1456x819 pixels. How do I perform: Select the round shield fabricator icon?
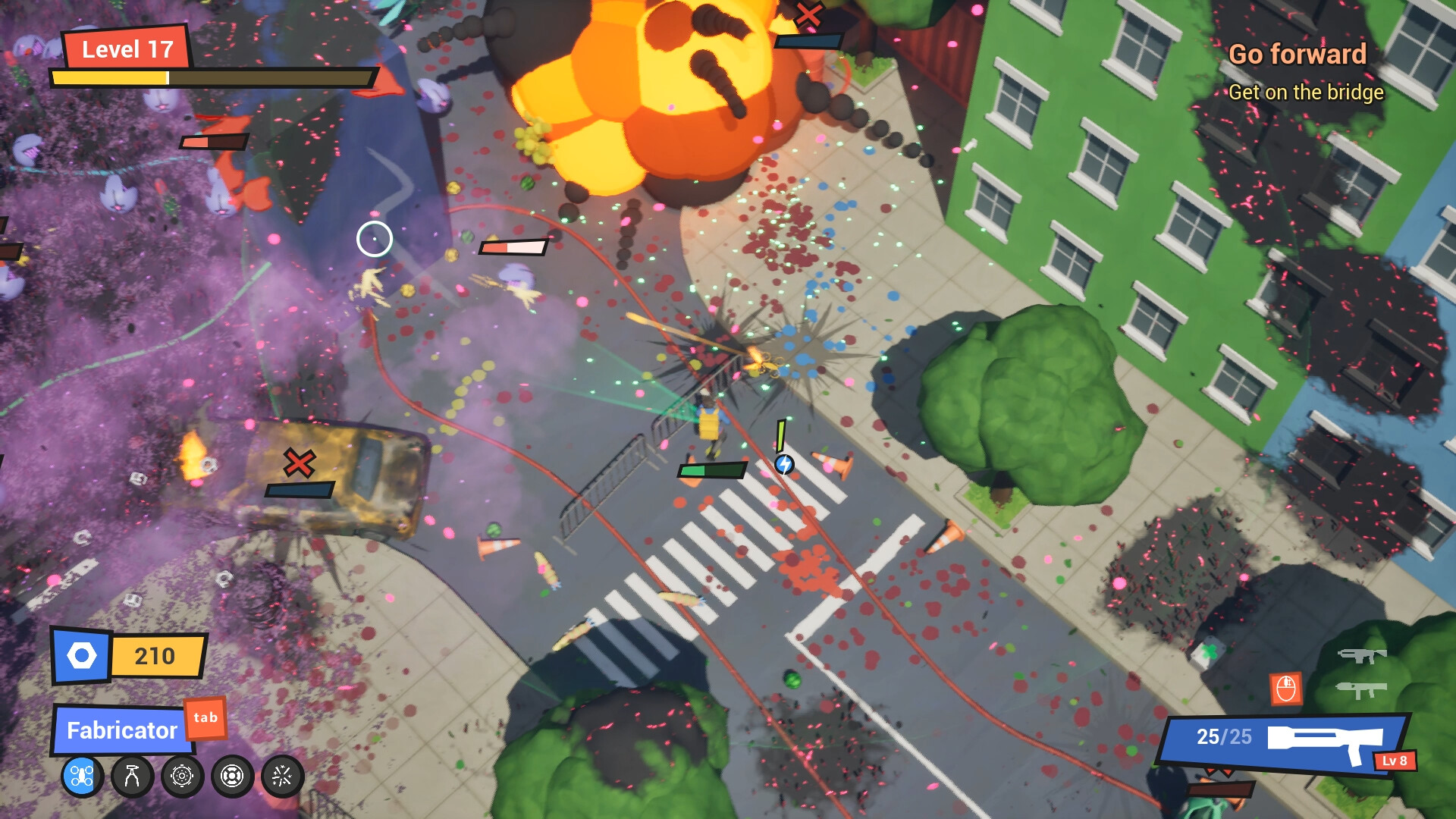click(x=231, y=777)
